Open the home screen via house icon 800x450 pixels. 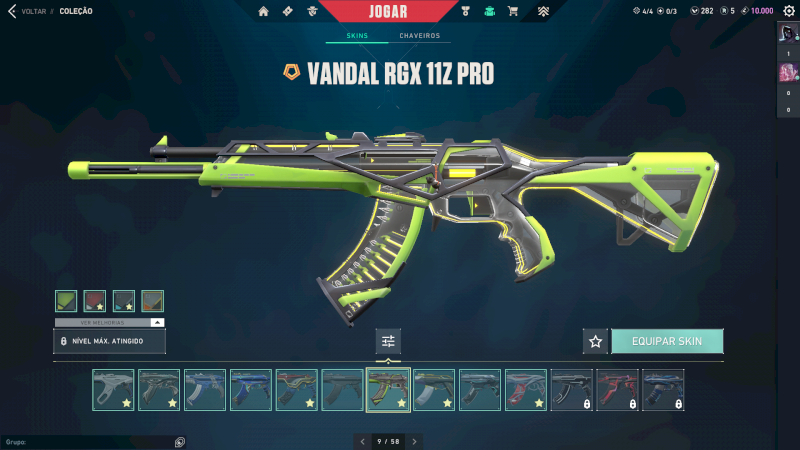[x=264, y=11]
